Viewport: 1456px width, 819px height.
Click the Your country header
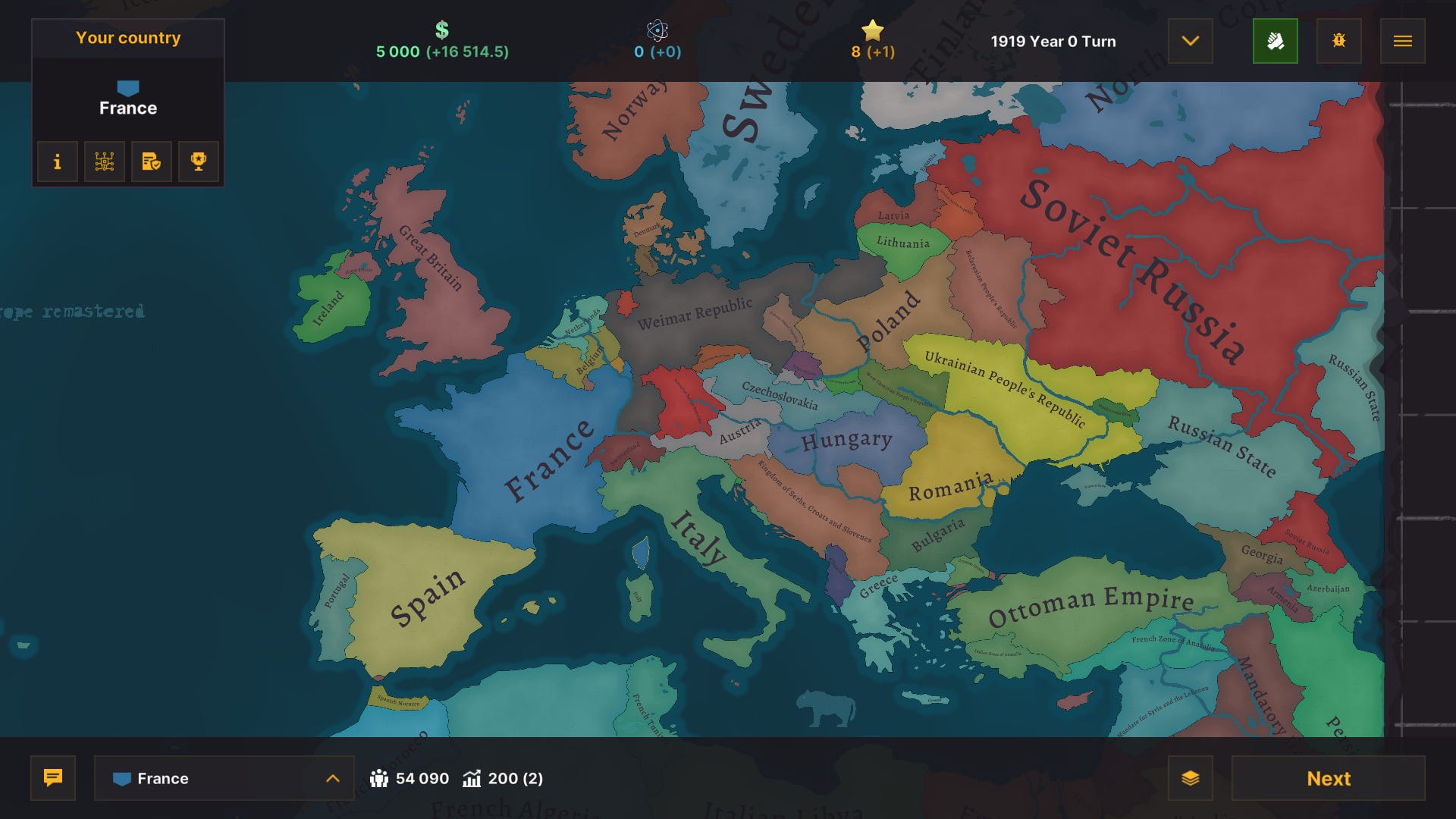(127, 38)
